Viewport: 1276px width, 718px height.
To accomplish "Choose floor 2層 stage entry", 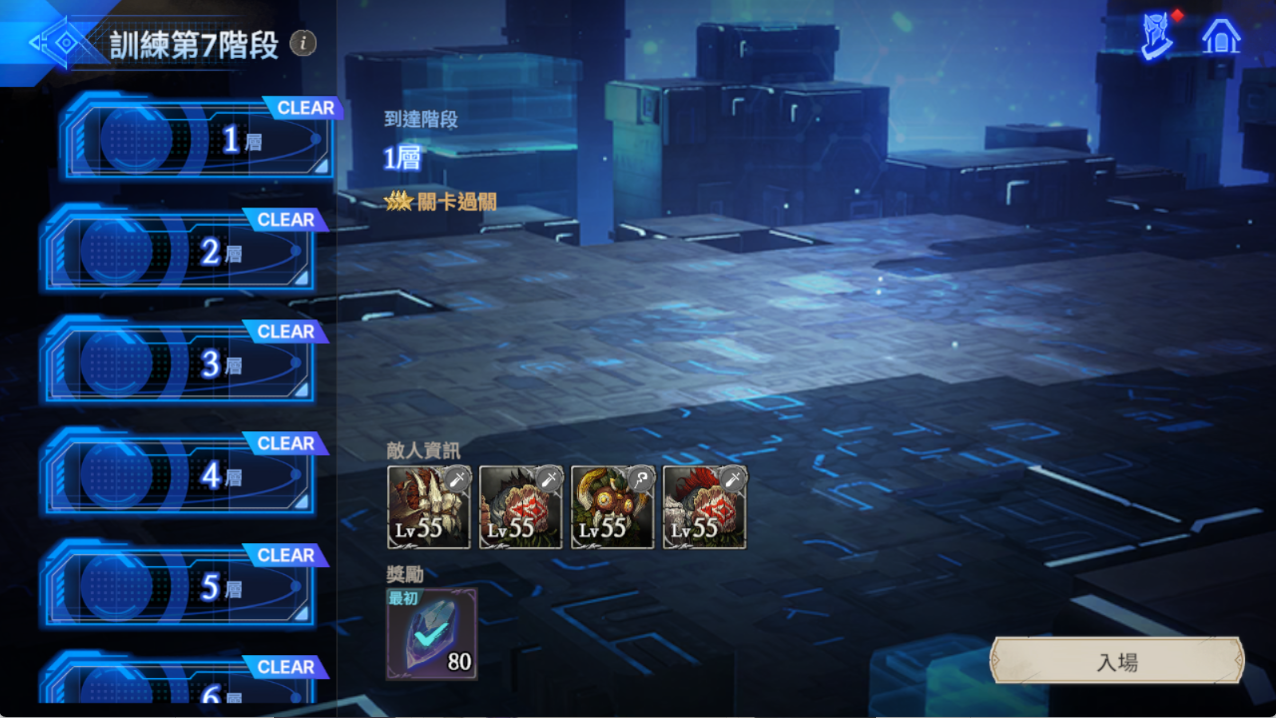I will point(180,251).
